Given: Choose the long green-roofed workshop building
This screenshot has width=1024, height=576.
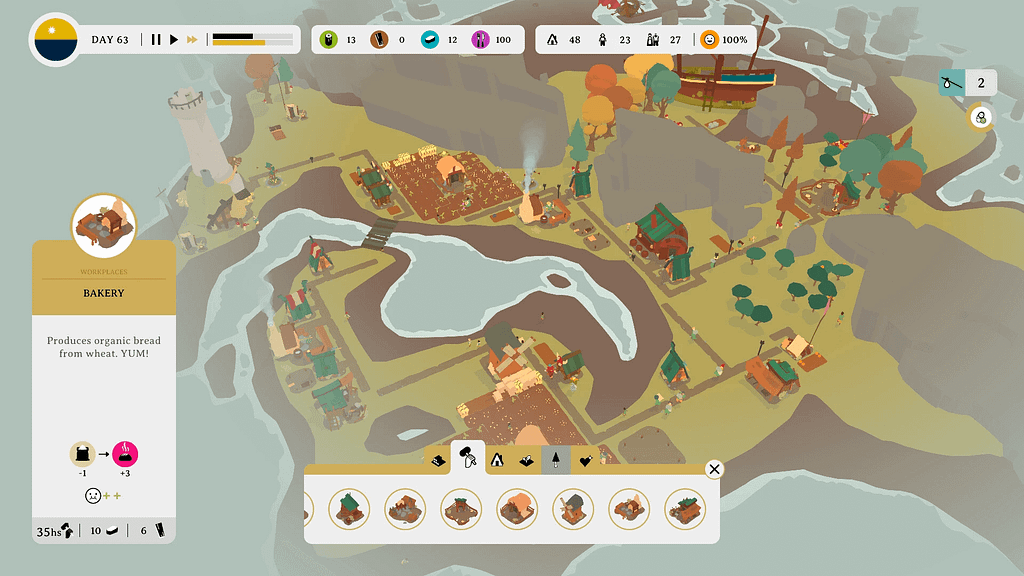Looking at the screenshot, I should pos(685,509).
